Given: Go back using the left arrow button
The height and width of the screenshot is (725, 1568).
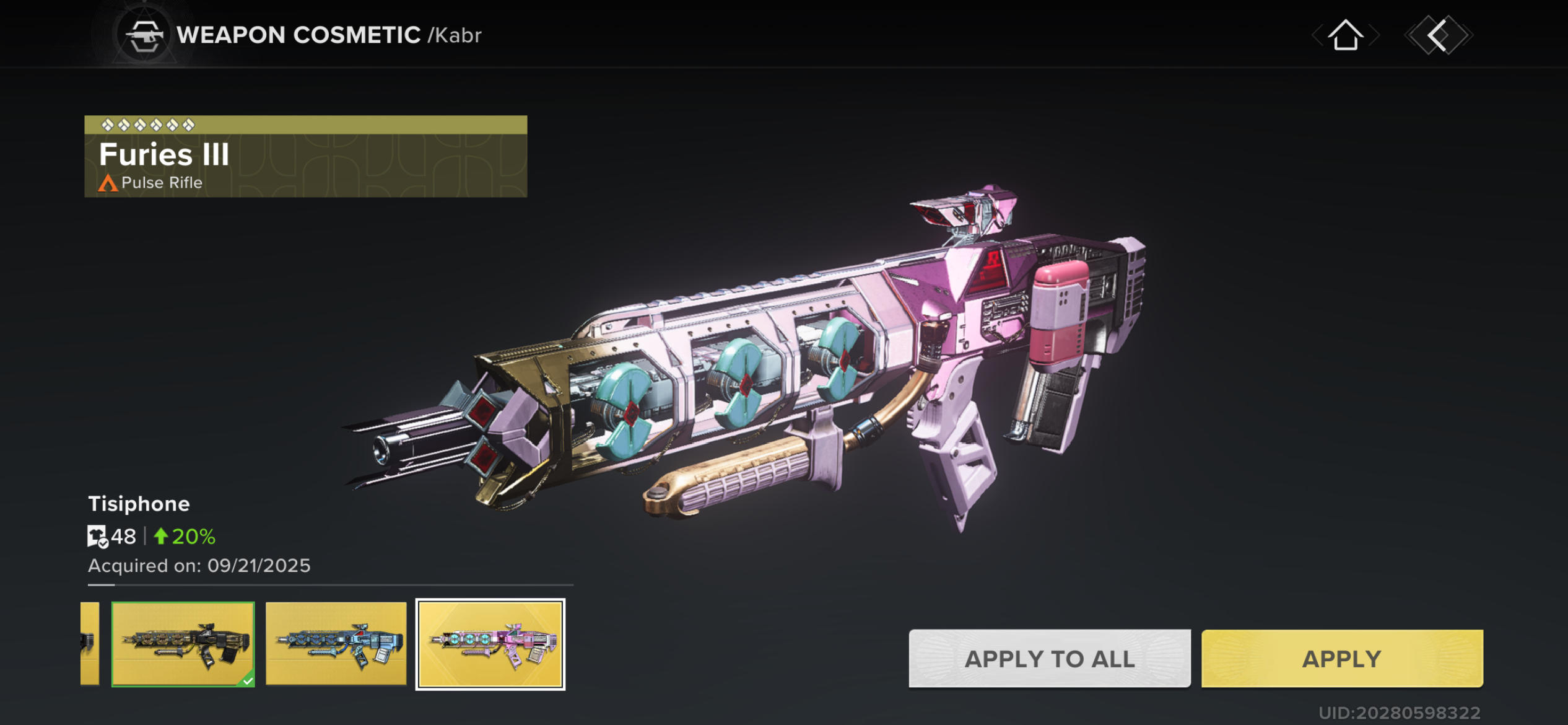Looking at the screenshot, I should click(1438, 35).
